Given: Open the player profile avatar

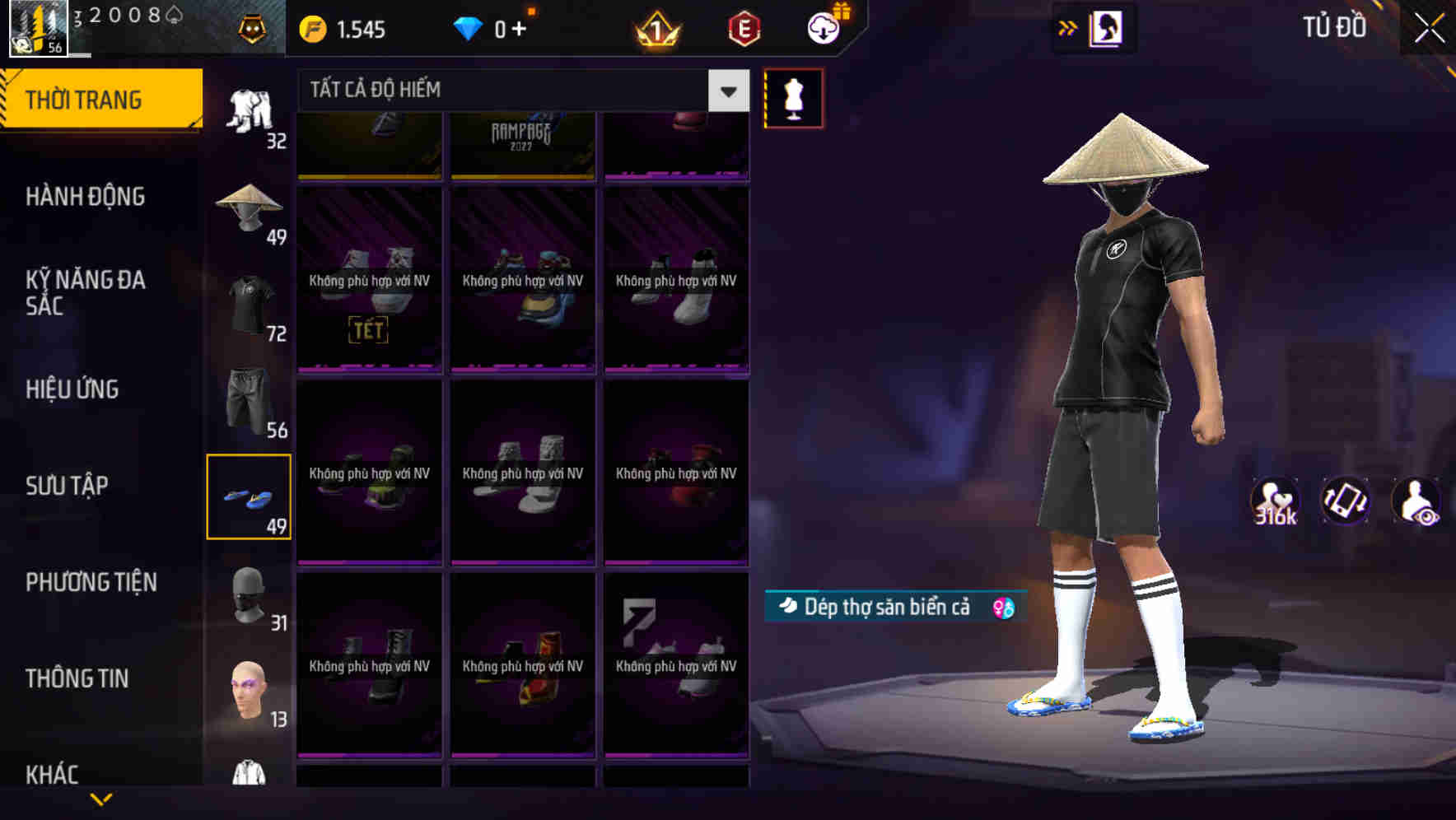Looking at the screenshot, I should pos(37,29).
